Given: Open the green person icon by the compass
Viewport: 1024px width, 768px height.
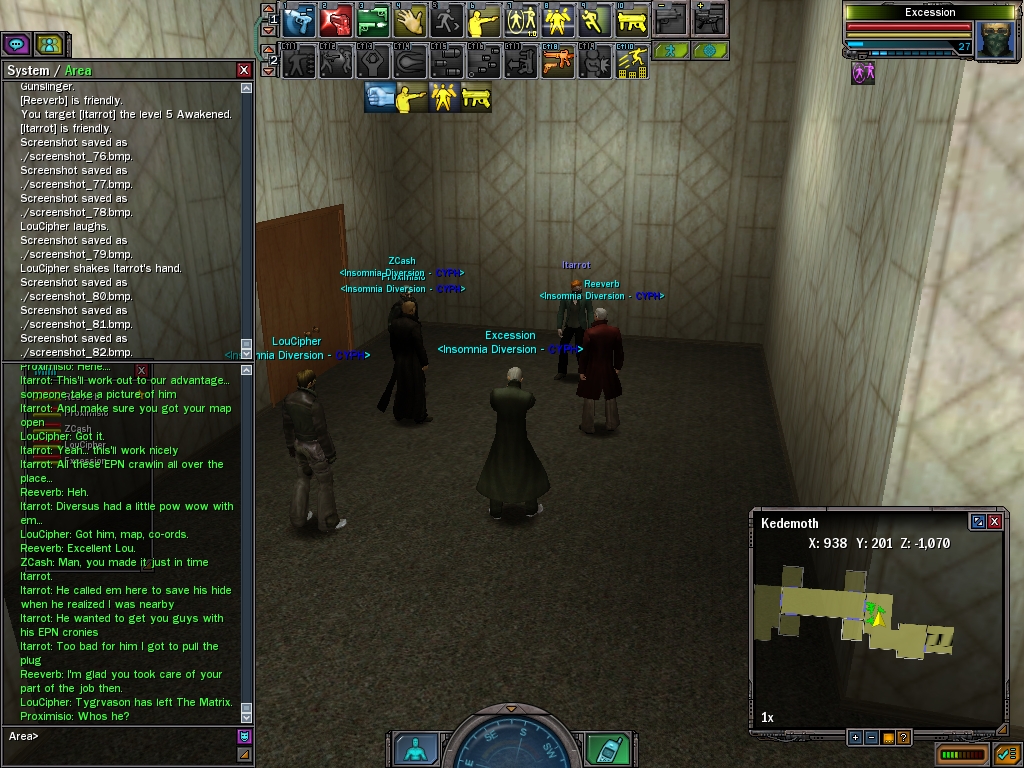Looking at the screenshot, I should click(x=415, y=749).
